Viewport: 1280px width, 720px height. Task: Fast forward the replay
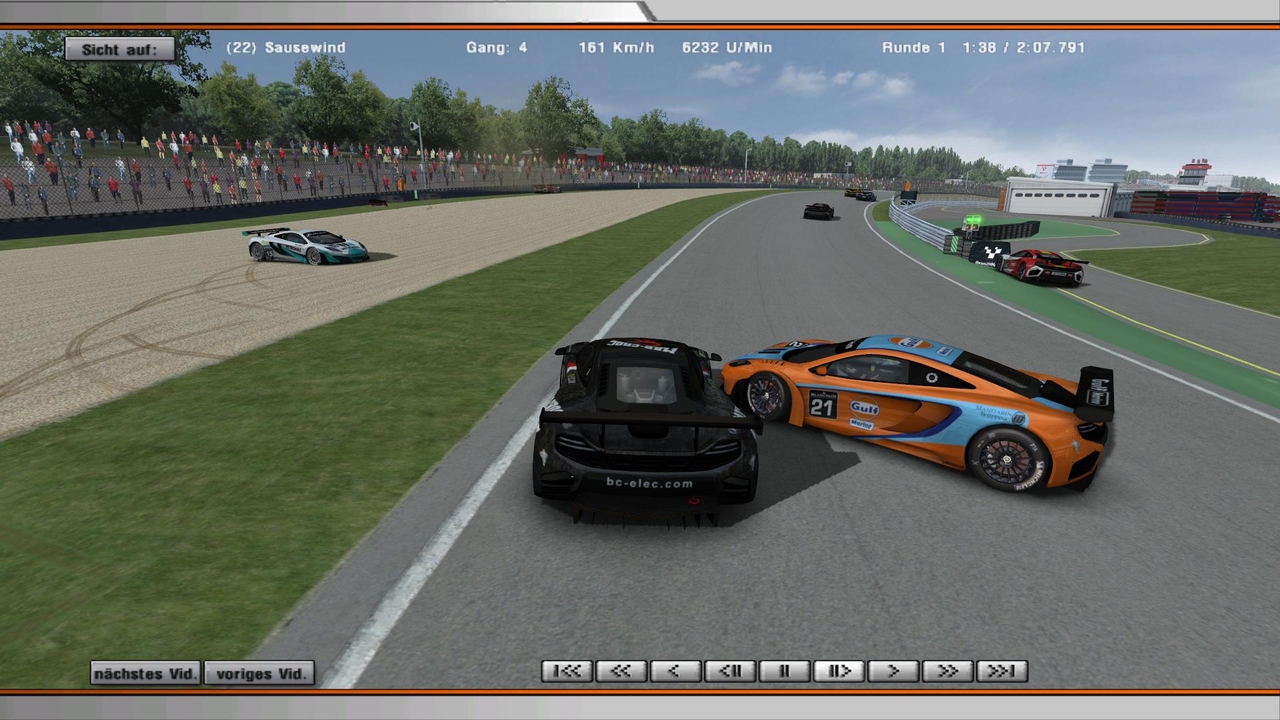click(x=947, y=671)
